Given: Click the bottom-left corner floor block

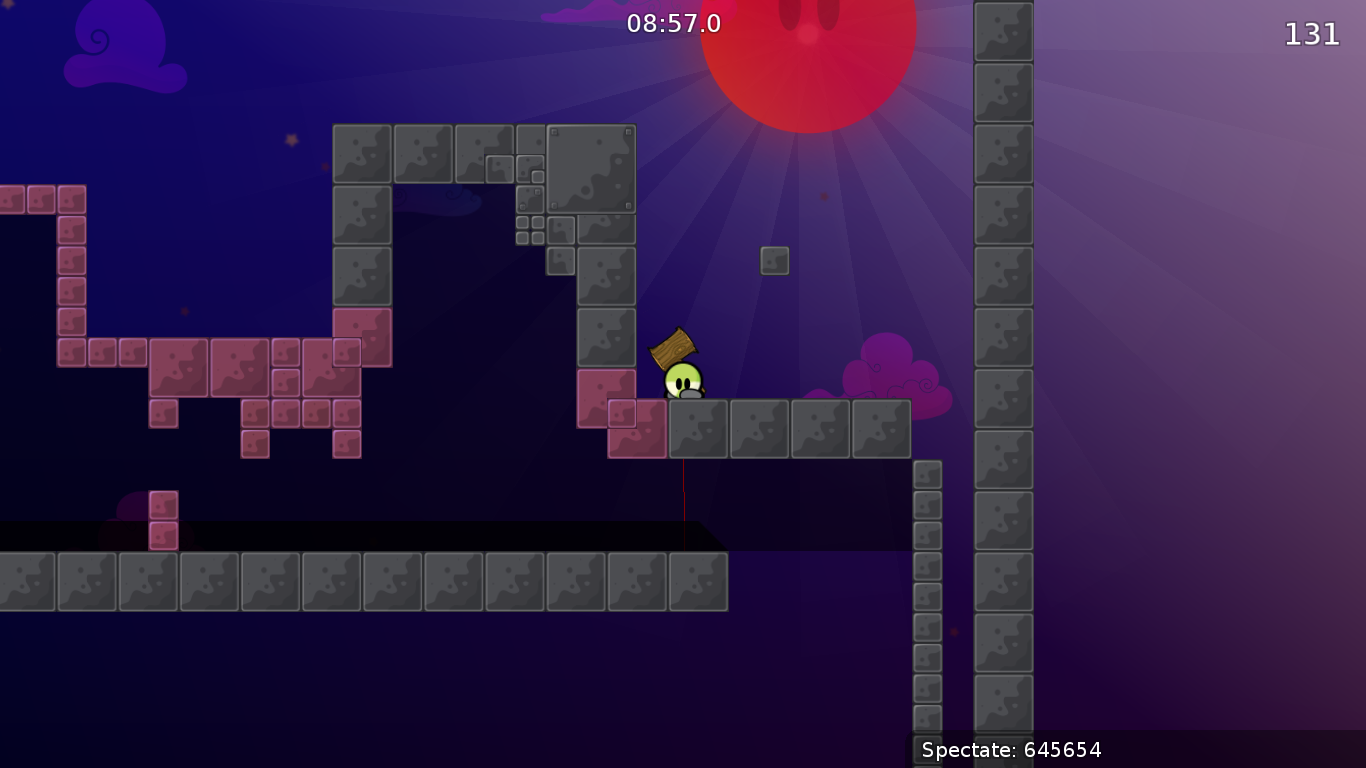Looking at the screenshot, I should [x=25, y=583].
